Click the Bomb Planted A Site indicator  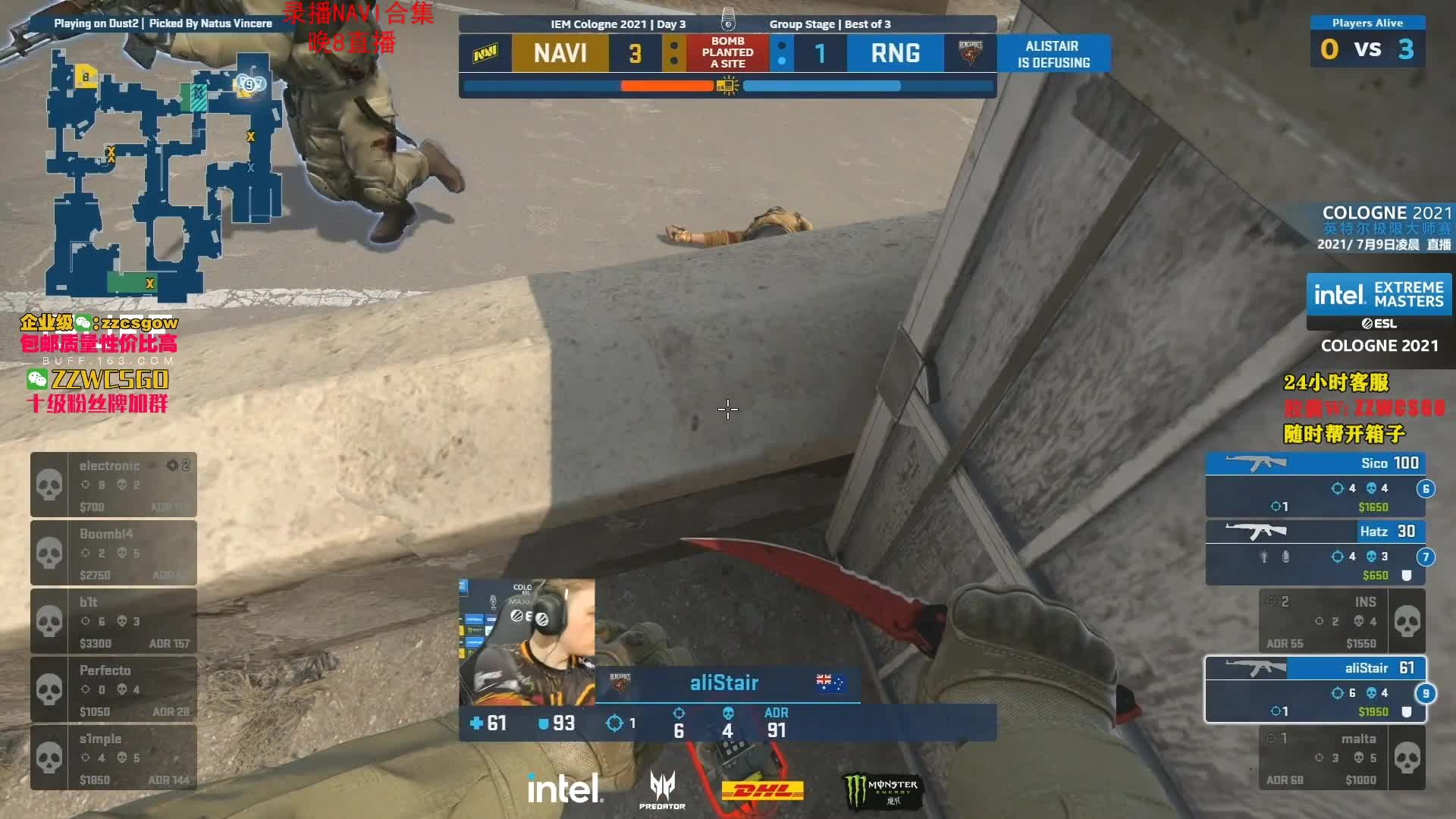[x=727, y=53]
